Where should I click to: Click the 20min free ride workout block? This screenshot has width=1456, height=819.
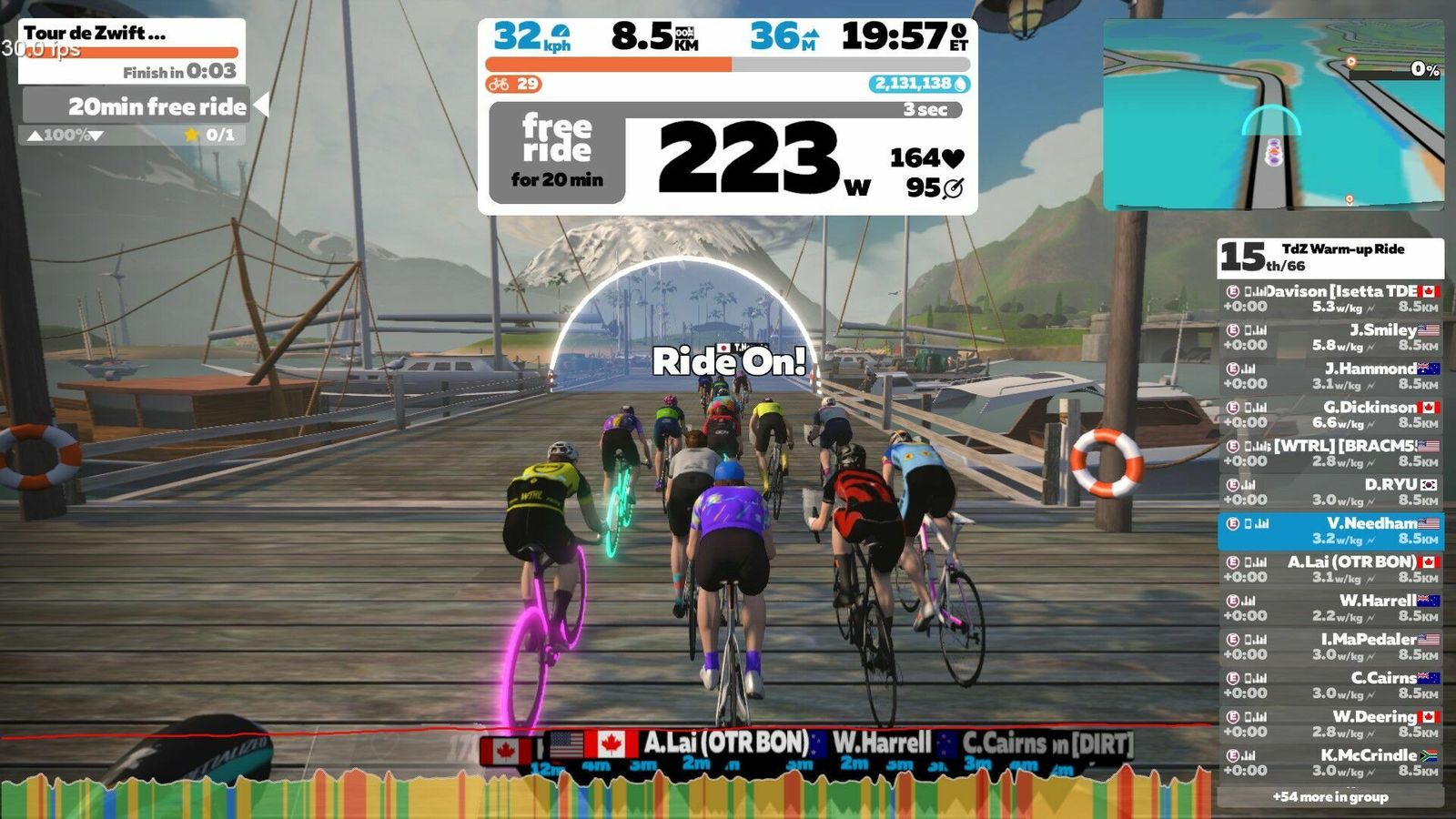pos(136,106)
